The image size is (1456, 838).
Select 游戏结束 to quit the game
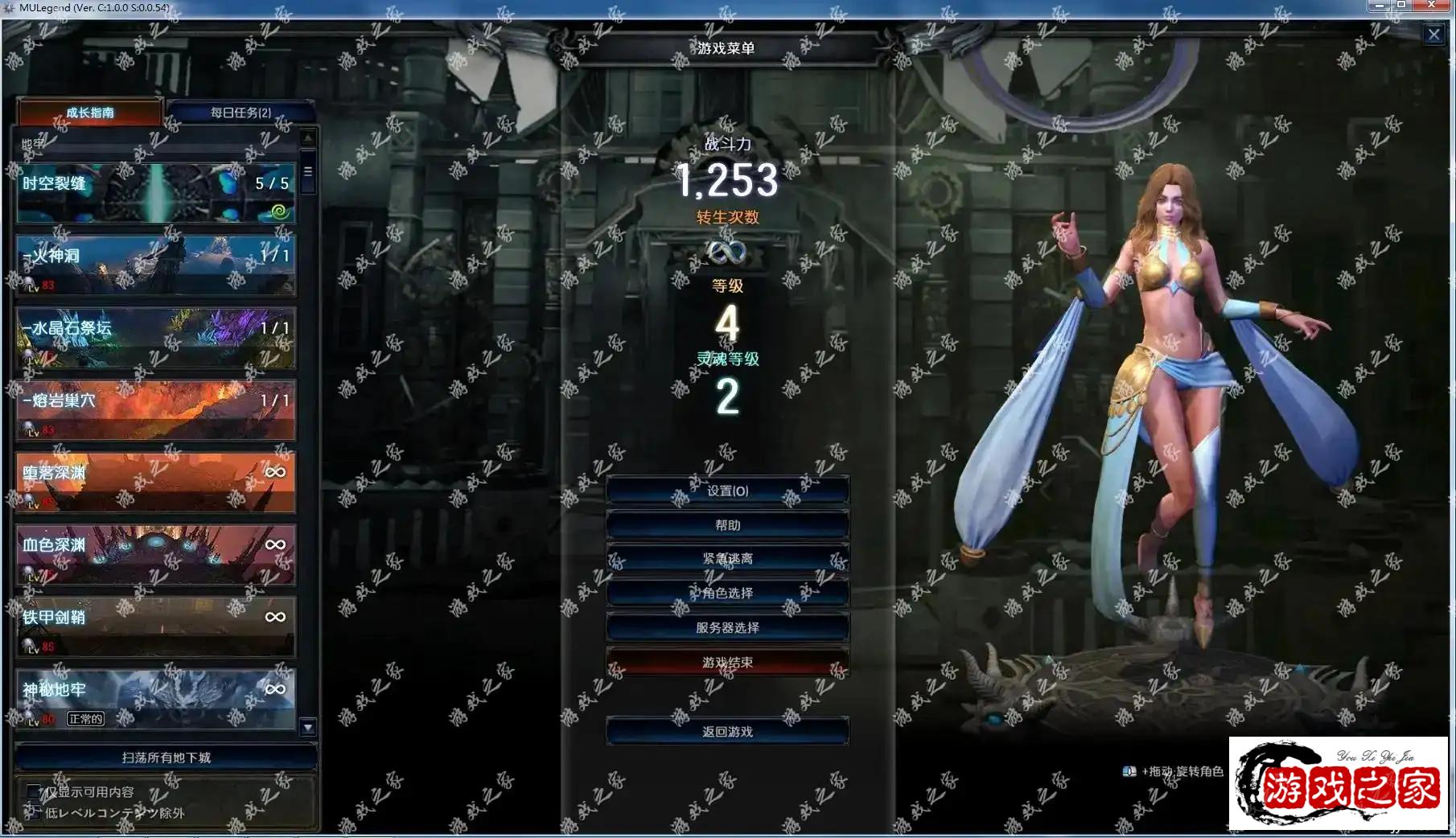[727, 663]
